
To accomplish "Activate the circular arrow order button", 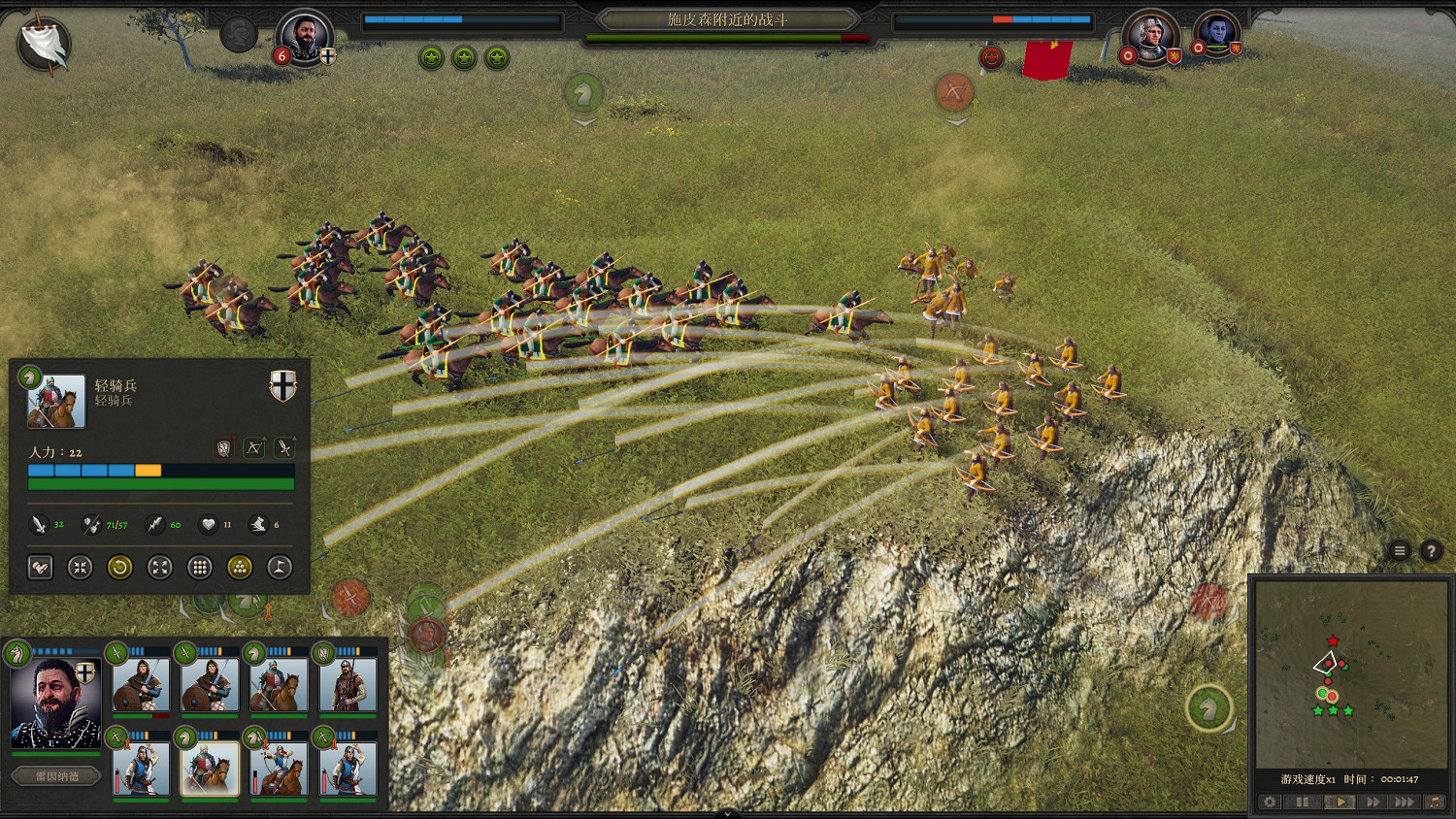I will pyautogui.click(x=119, y=568).
